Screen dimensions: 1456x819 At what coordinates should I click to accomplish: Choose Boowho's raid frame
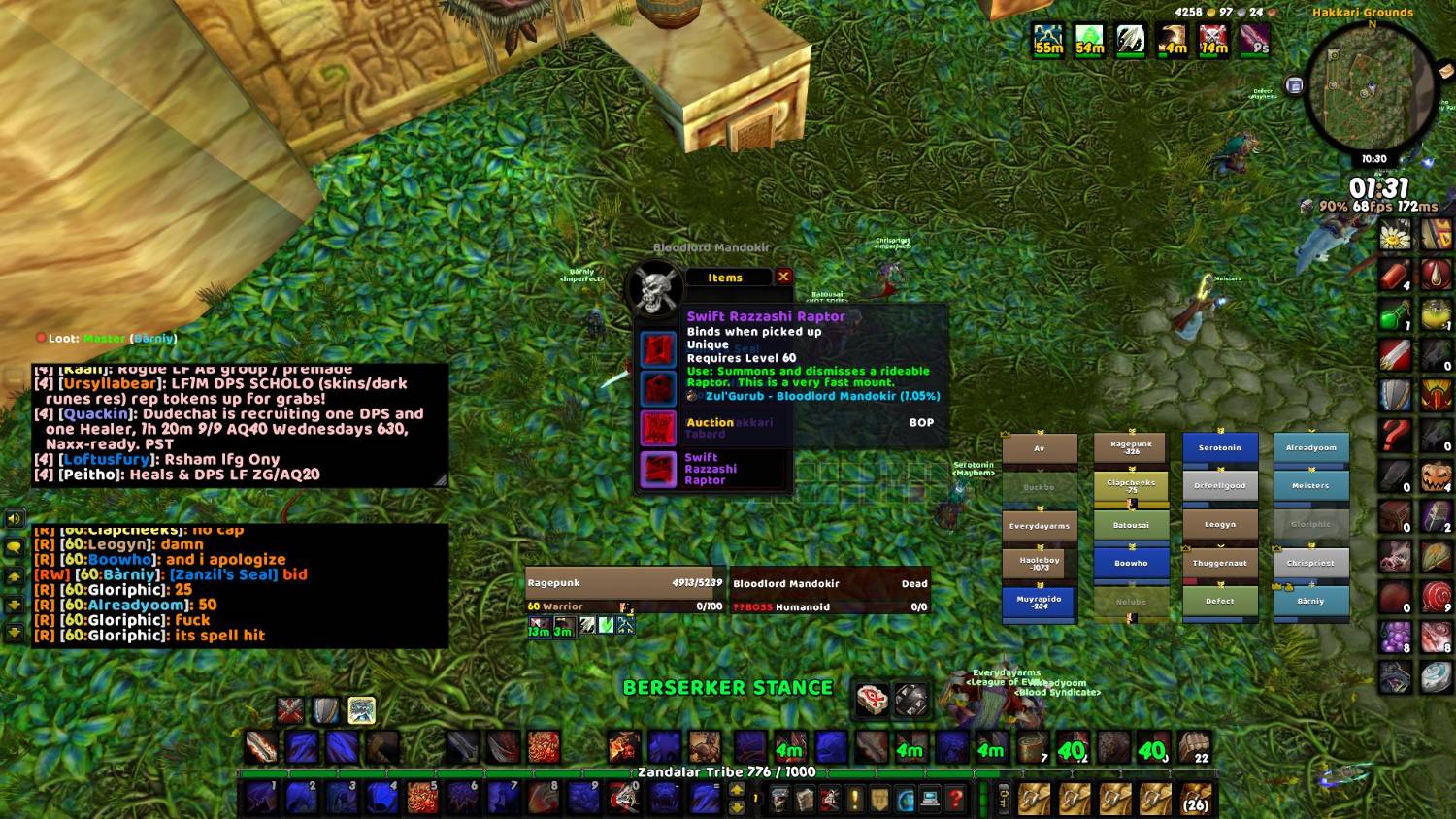coord(1131,563)
